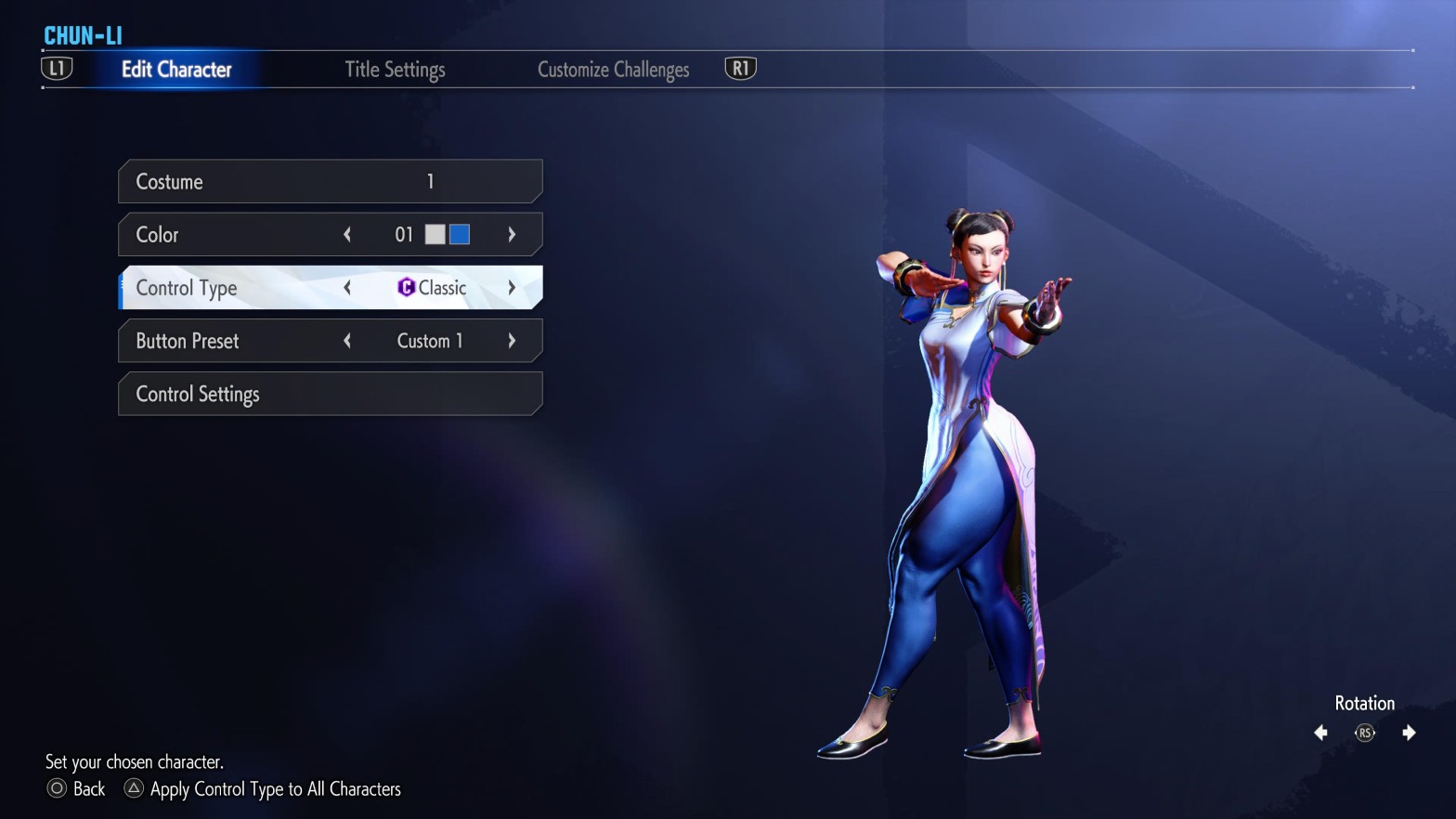
Task: Click the L1 shoulder button icon
Action: (57, 68)
